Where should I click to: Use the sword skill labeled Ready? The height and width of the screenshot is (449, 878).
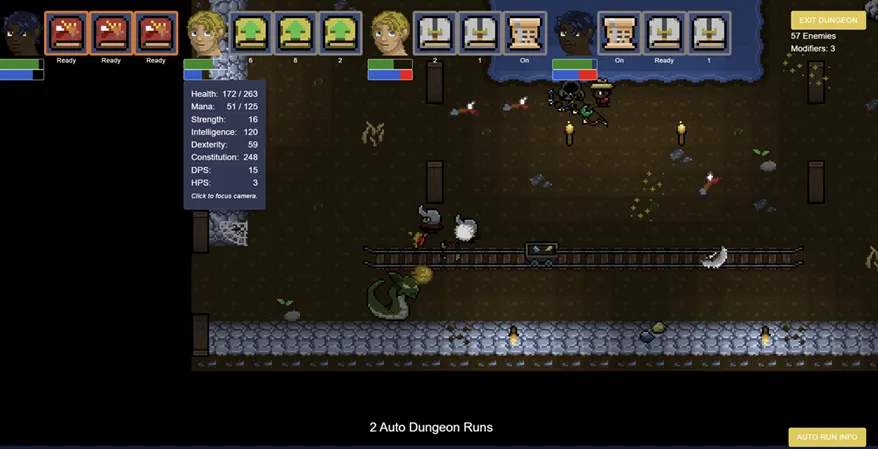coord(664,33)
